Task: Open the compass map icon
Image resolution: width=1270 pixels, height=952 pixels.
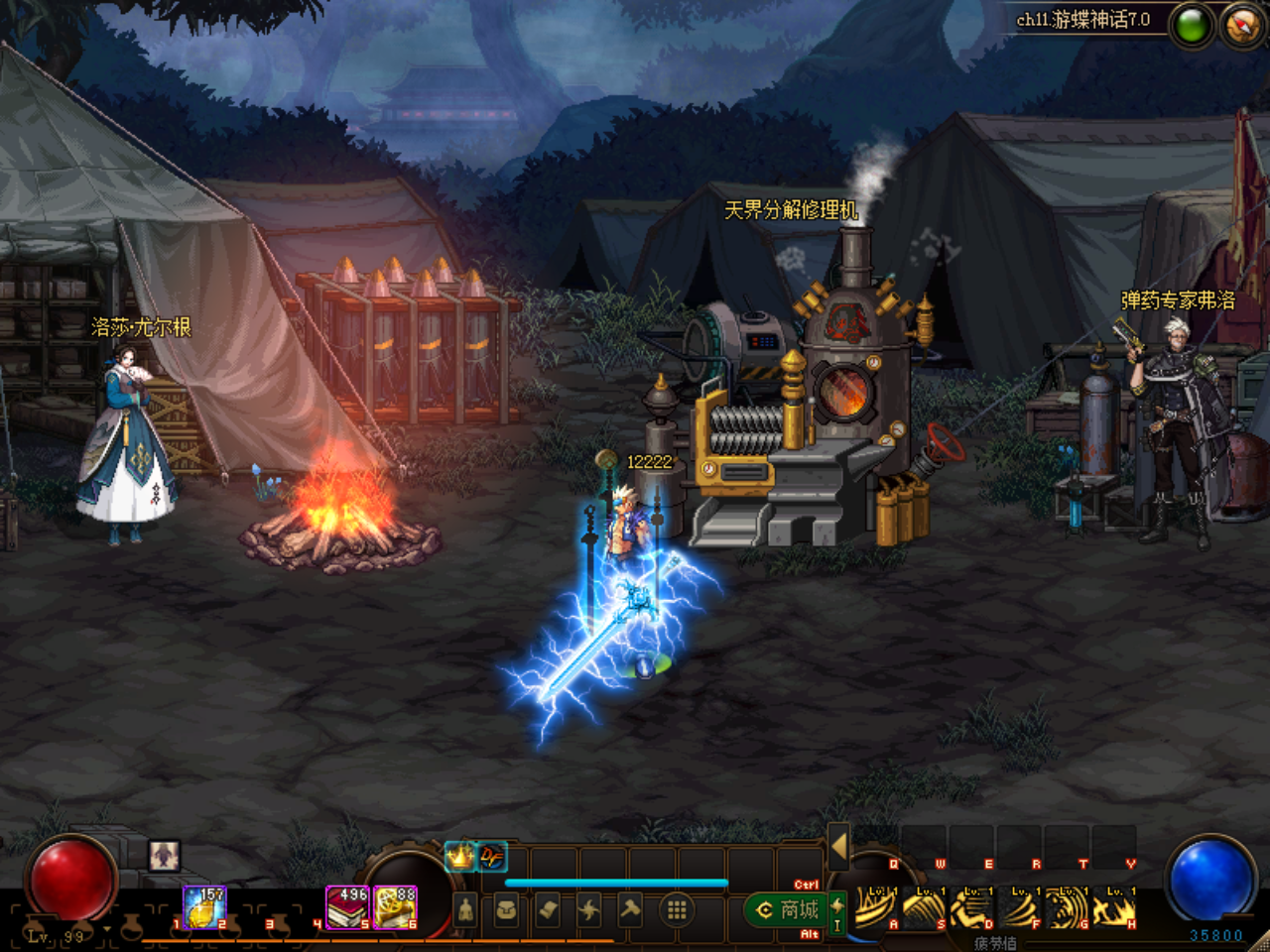Action: point(1241,25)
